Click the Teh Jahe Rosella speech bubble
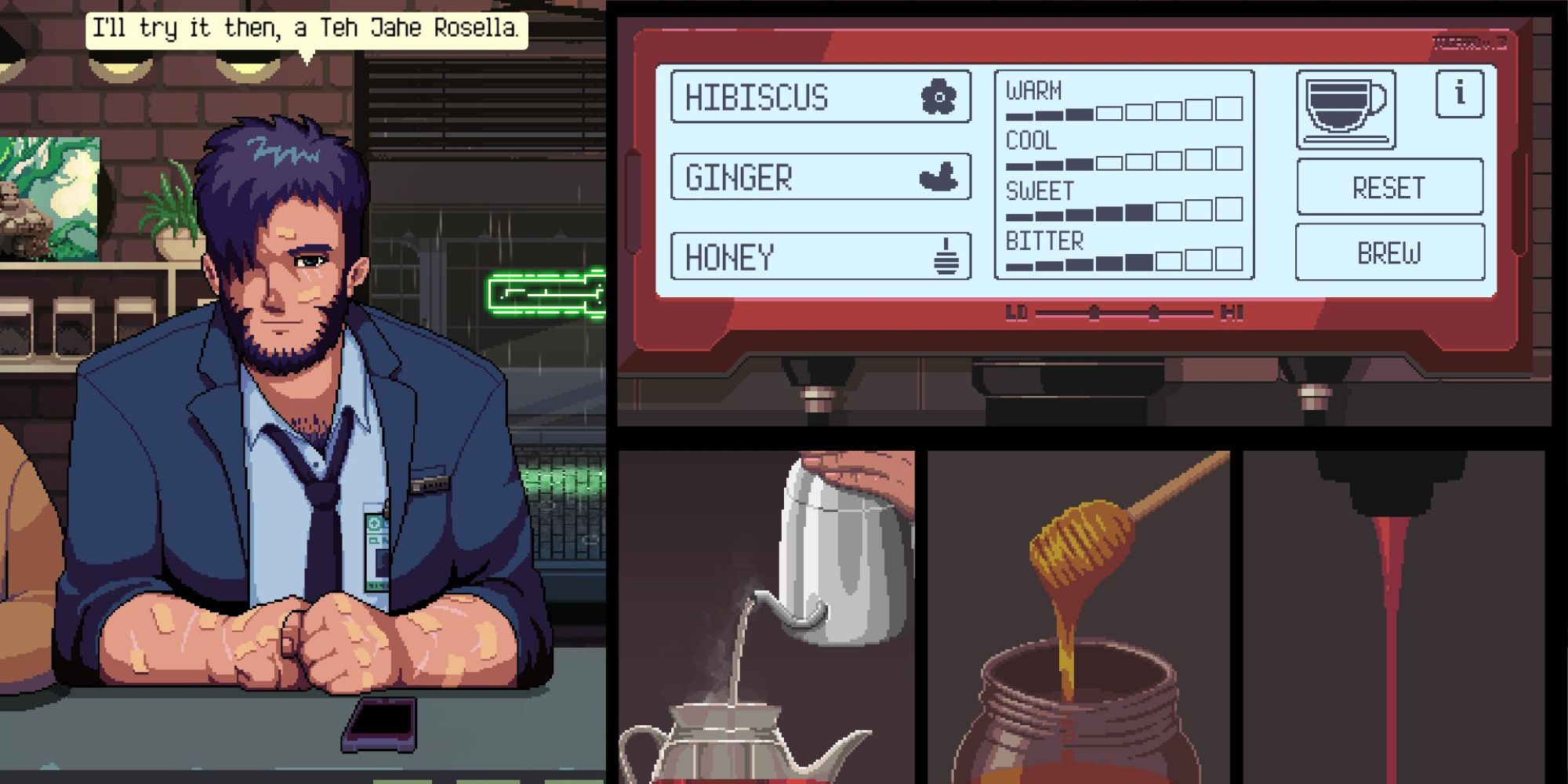 pos(307,30)
